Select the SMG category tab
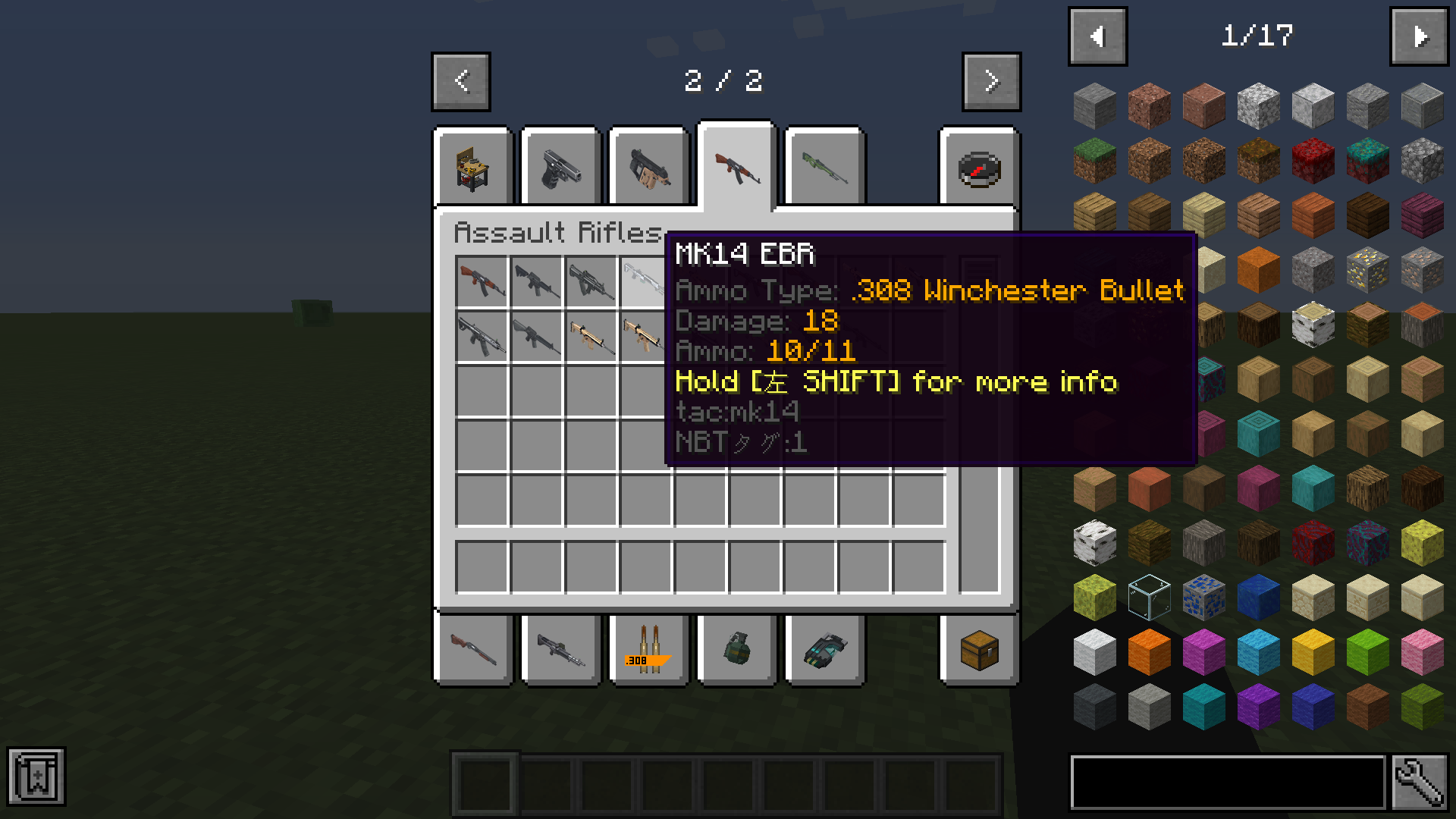 pyautogui.click(x=648, y=168)
